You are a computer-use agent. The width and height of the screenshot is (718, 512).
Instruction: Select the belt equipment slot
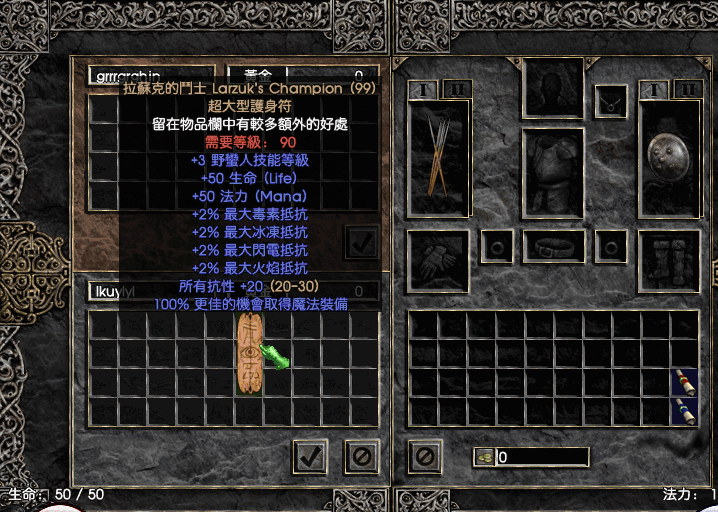[553, 246]
